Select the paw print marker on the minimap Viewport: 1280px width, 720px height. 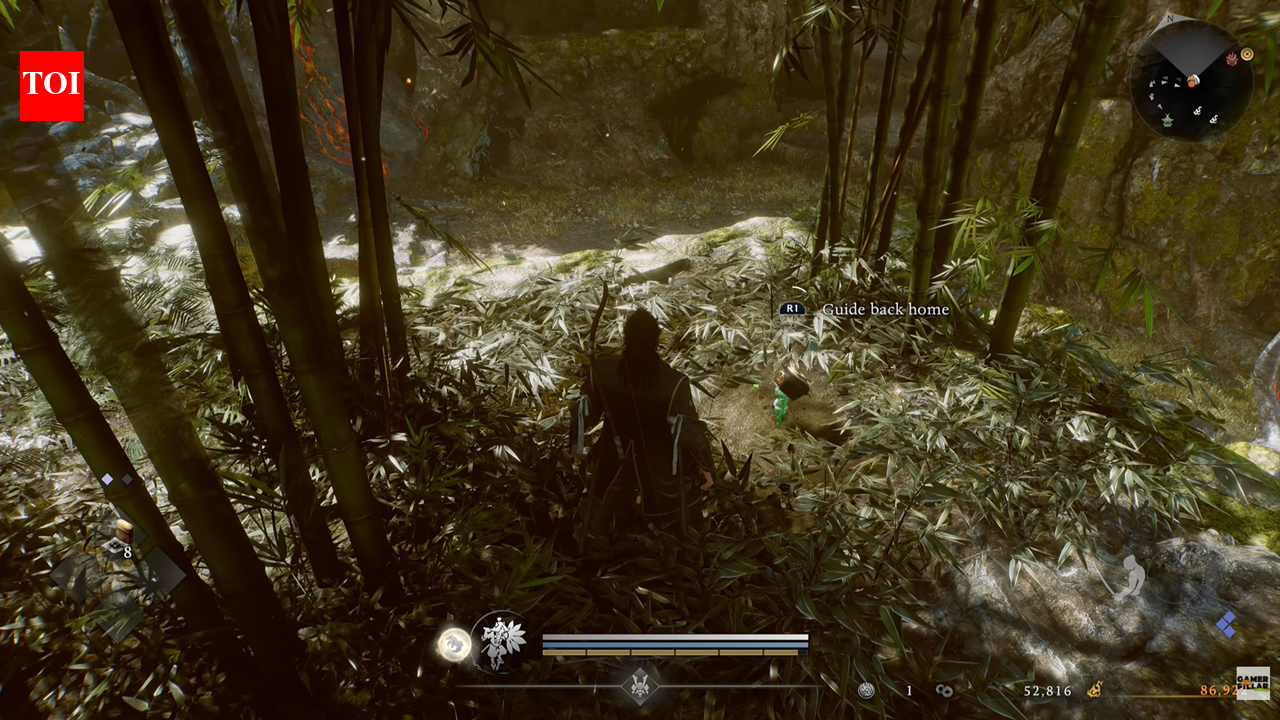[x=1198, y=112]
